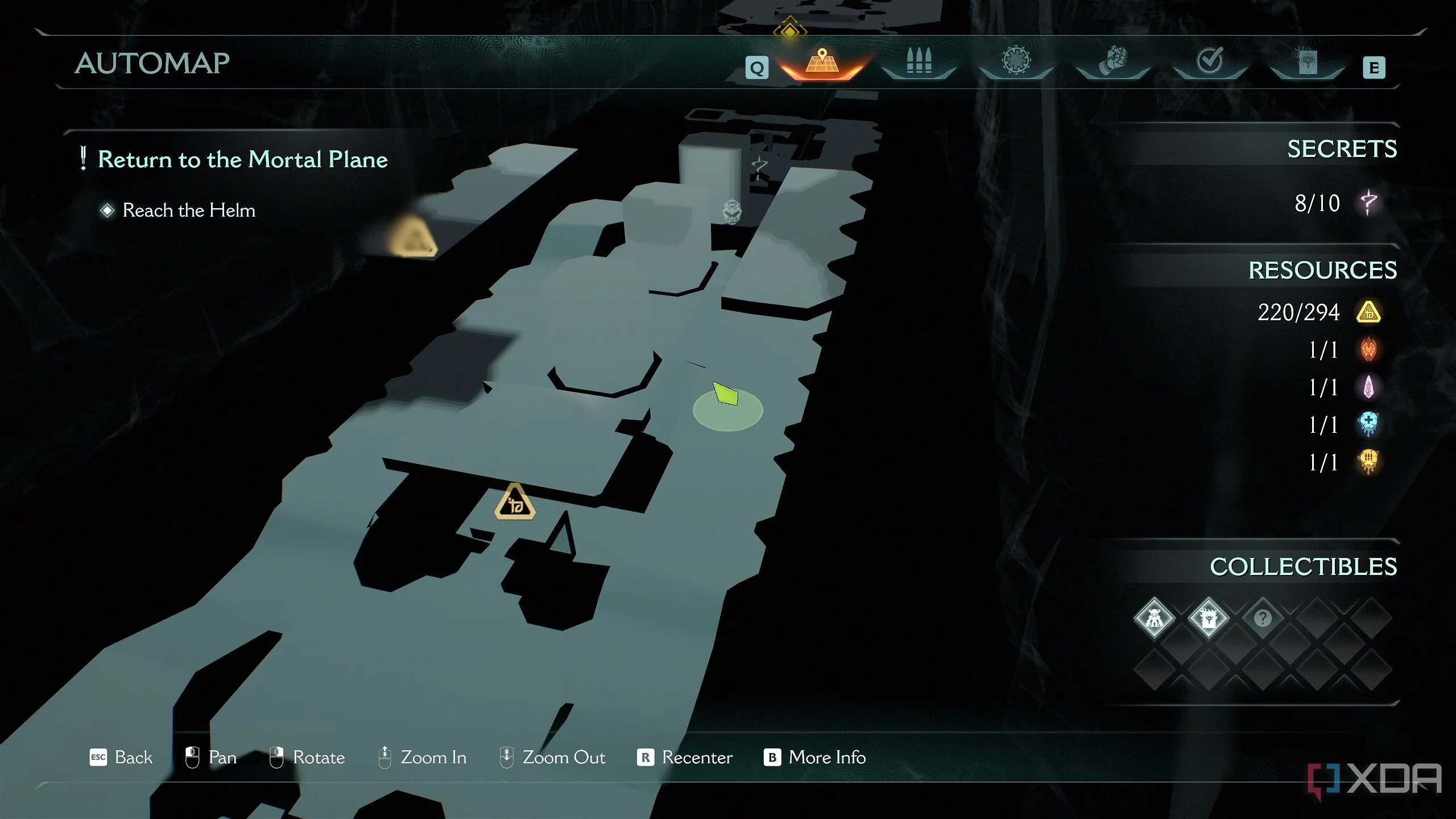The image size is (1456, 819).
Task: Open the checkmark milestones tab
Action: [1210, 61]
